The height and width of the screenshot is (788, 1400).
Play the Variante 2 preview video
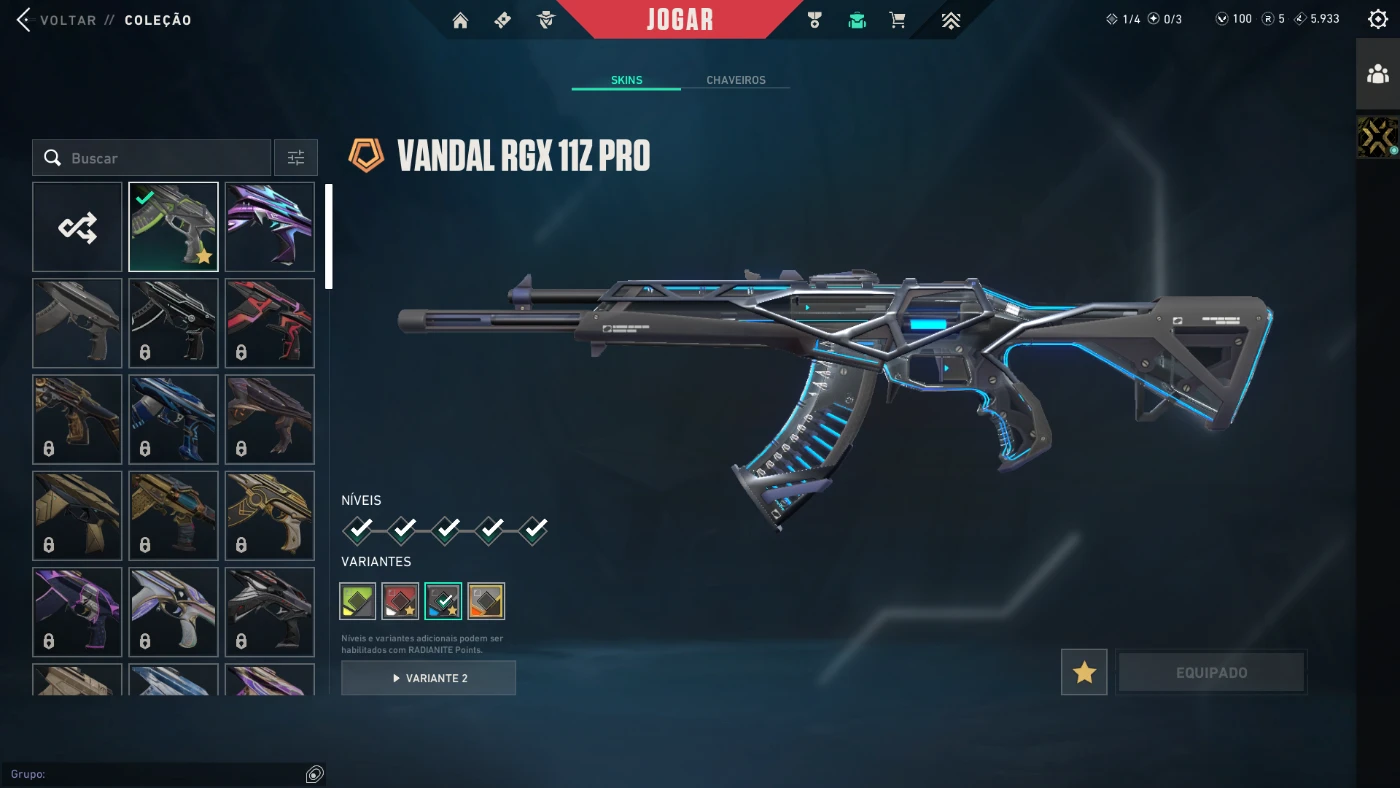tap(428, 678)
